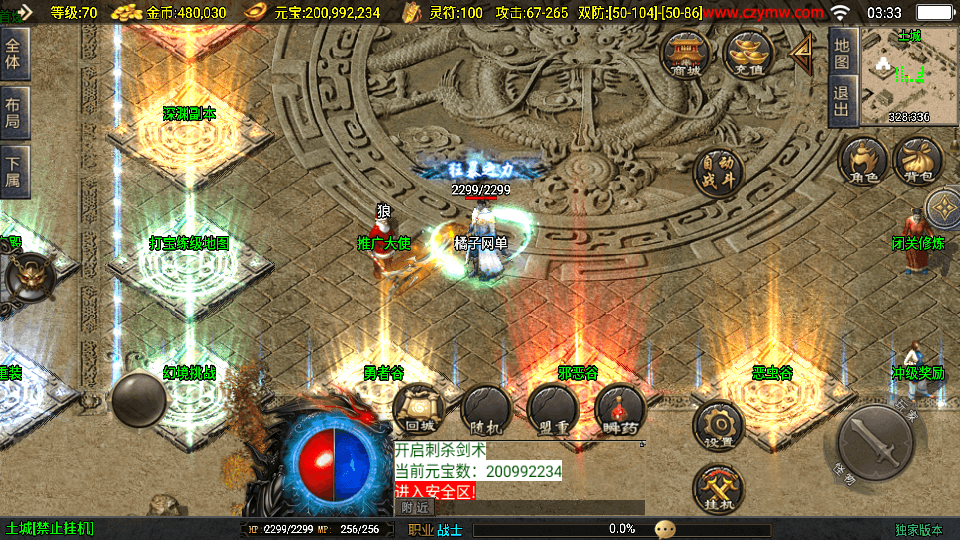
Task: Open the 充值 recharge screen
Action: pyautogui.click(x=748, y=54)
